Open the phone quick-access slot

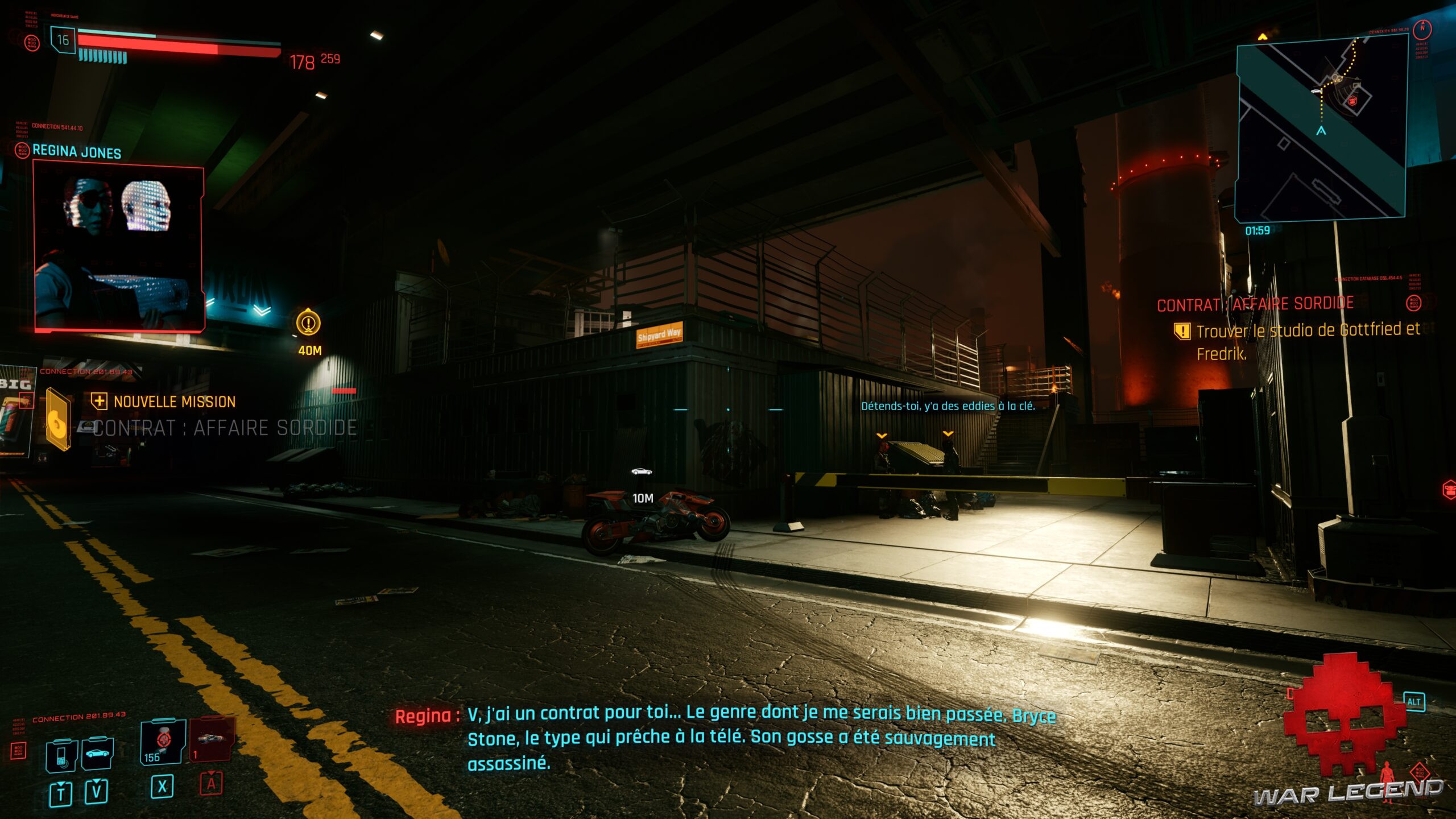pyautogui.click(x=61, y=755)
